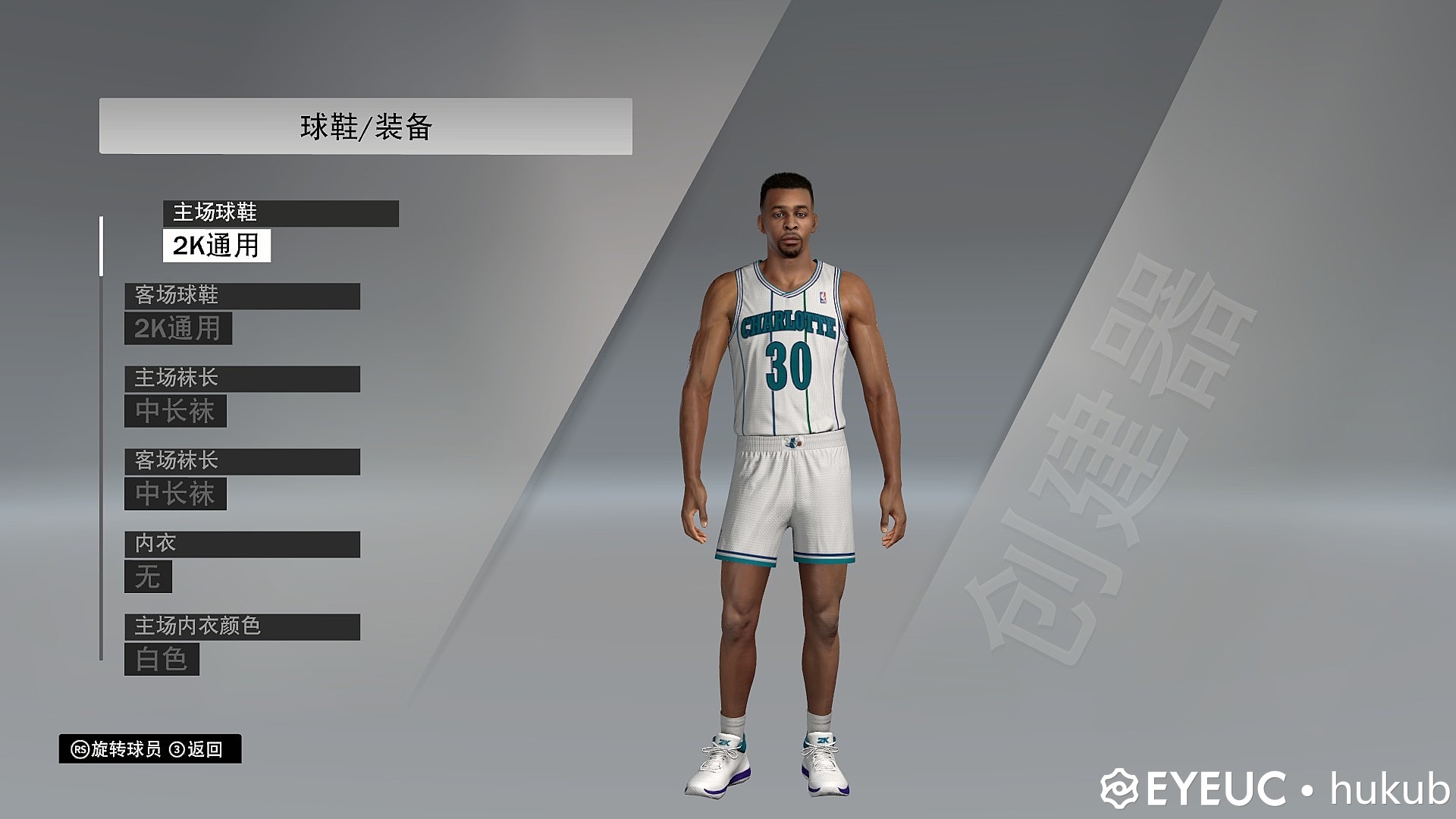
Task: Open the 主场袜长 home sock length setting
Action: point(242,378)
